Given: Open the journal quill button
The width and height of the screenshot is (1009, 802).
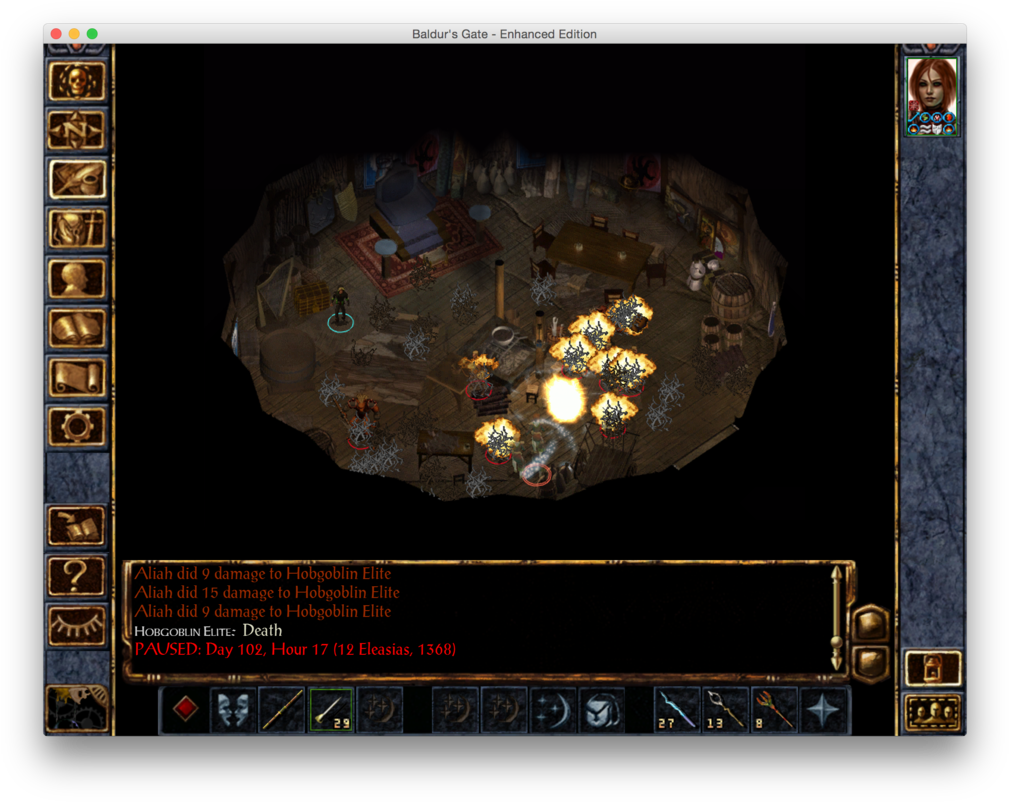Looking at the screenshot, I should pyautogui.click(x=77, y=179).
